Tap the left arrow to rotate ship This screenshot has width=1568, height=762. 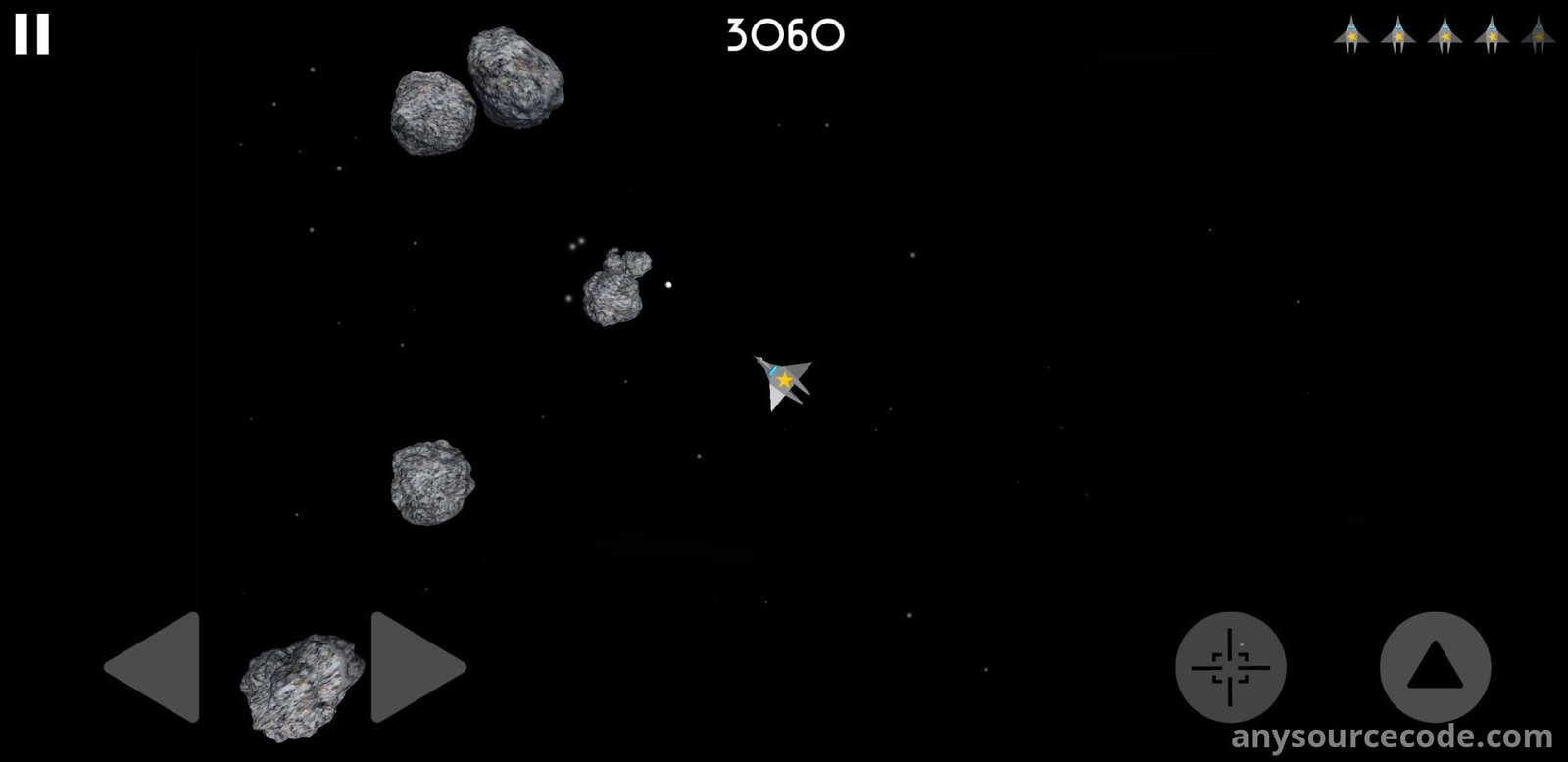tap(157, 667)
